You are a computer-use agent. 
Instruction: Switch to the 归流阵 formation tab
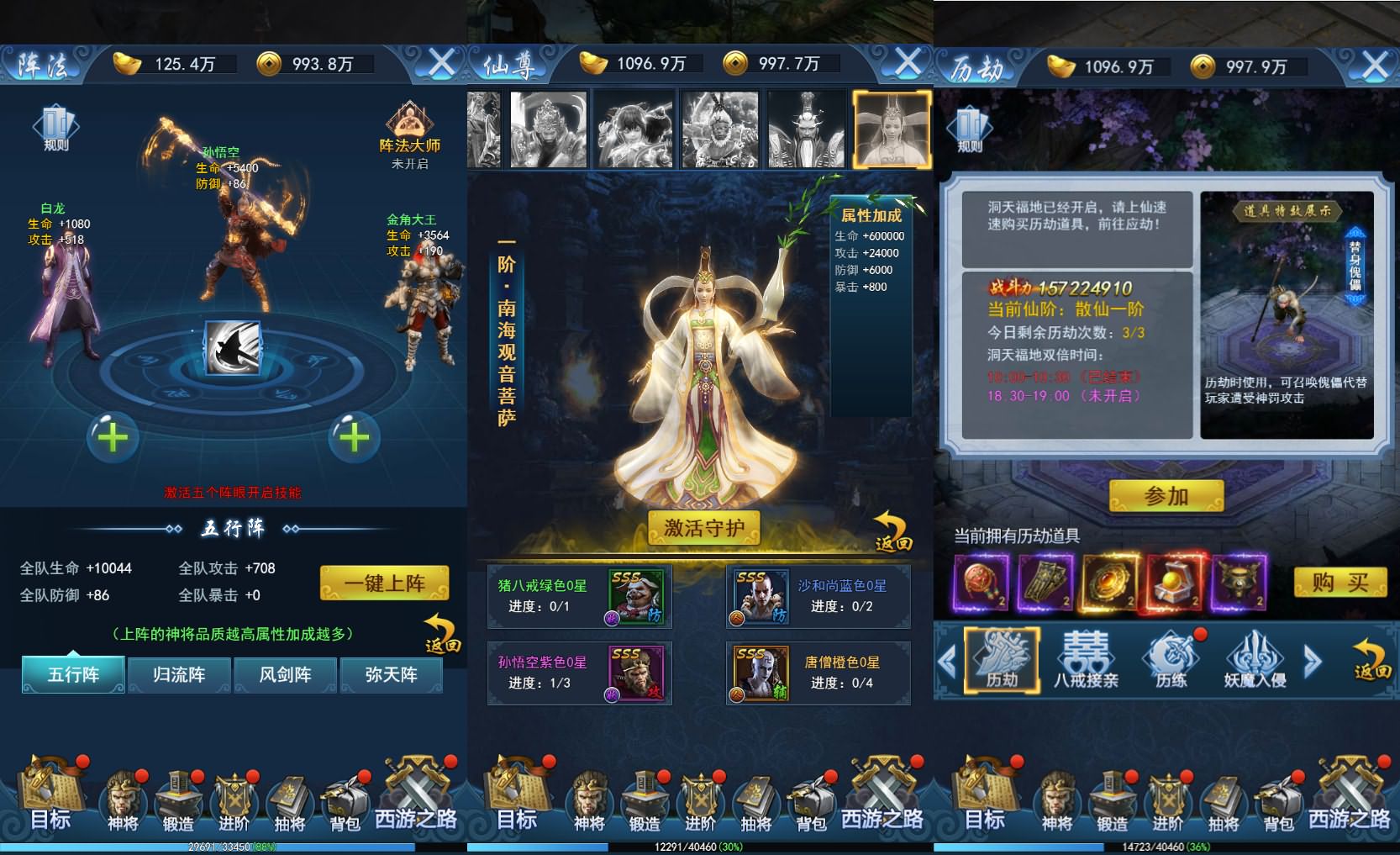click(178, 675)
